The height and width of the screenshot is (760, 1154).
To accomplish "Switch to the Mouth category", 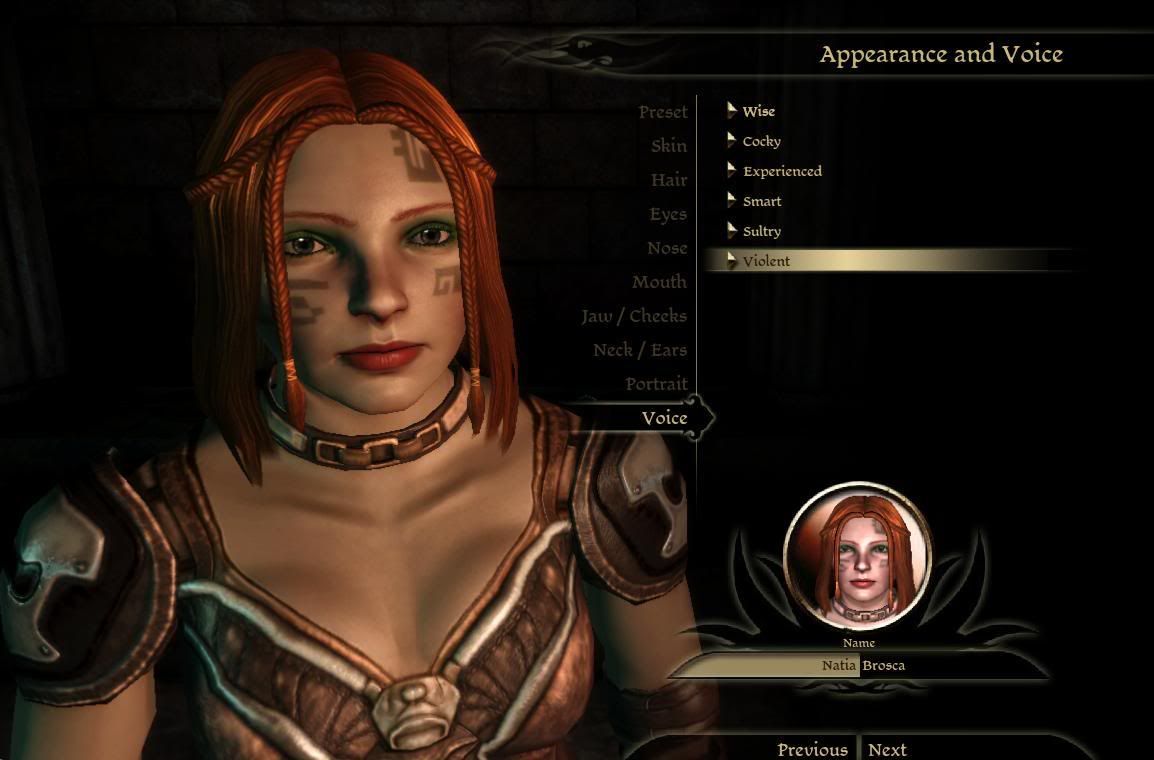I will tap(659, 282).
